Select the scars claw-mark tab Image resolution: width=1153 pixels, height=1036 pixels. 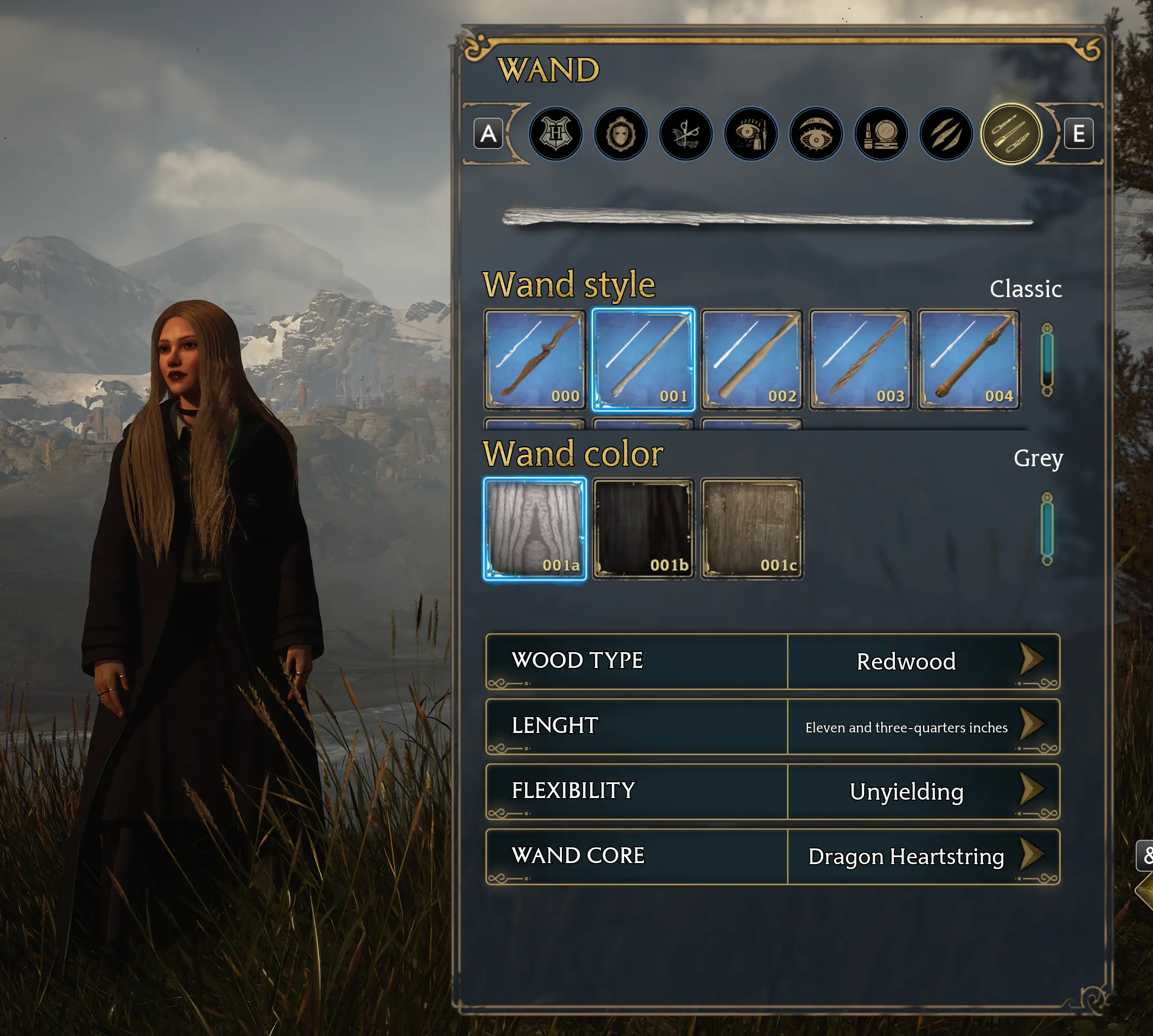coord(946,134)
